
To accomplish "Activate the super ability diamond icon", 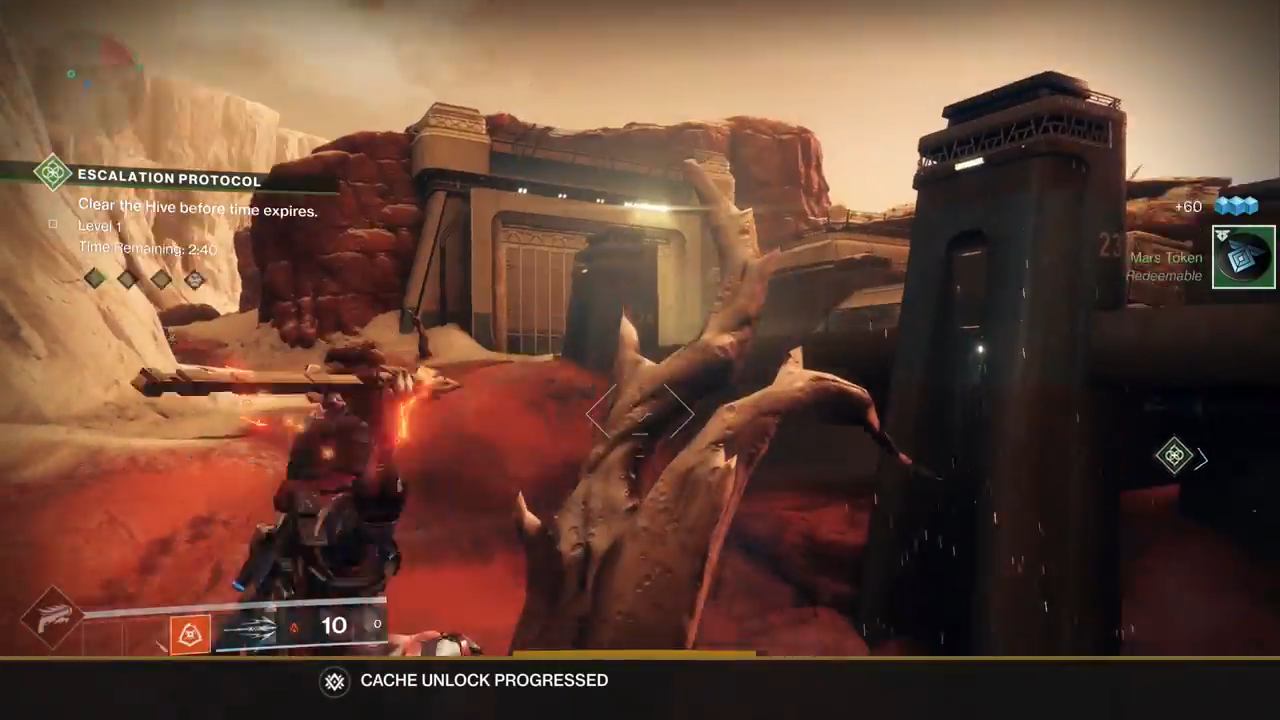I will point(51,618).
